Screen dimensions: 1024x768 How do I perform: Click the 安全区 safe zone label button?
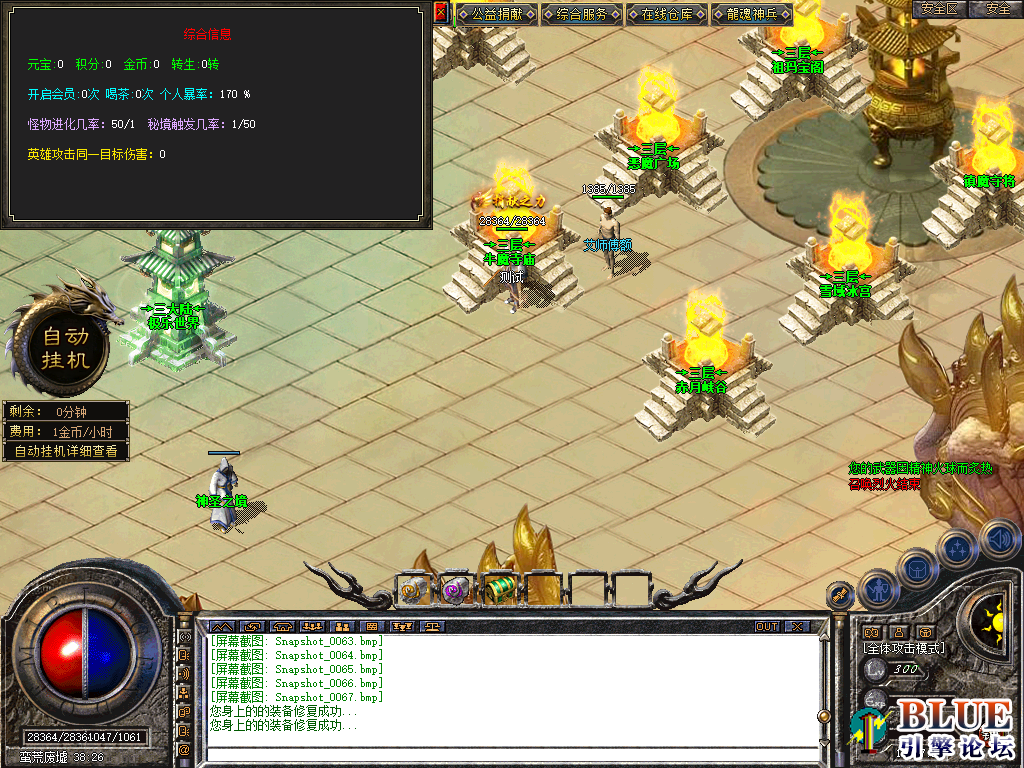click(x=939, y=9)
